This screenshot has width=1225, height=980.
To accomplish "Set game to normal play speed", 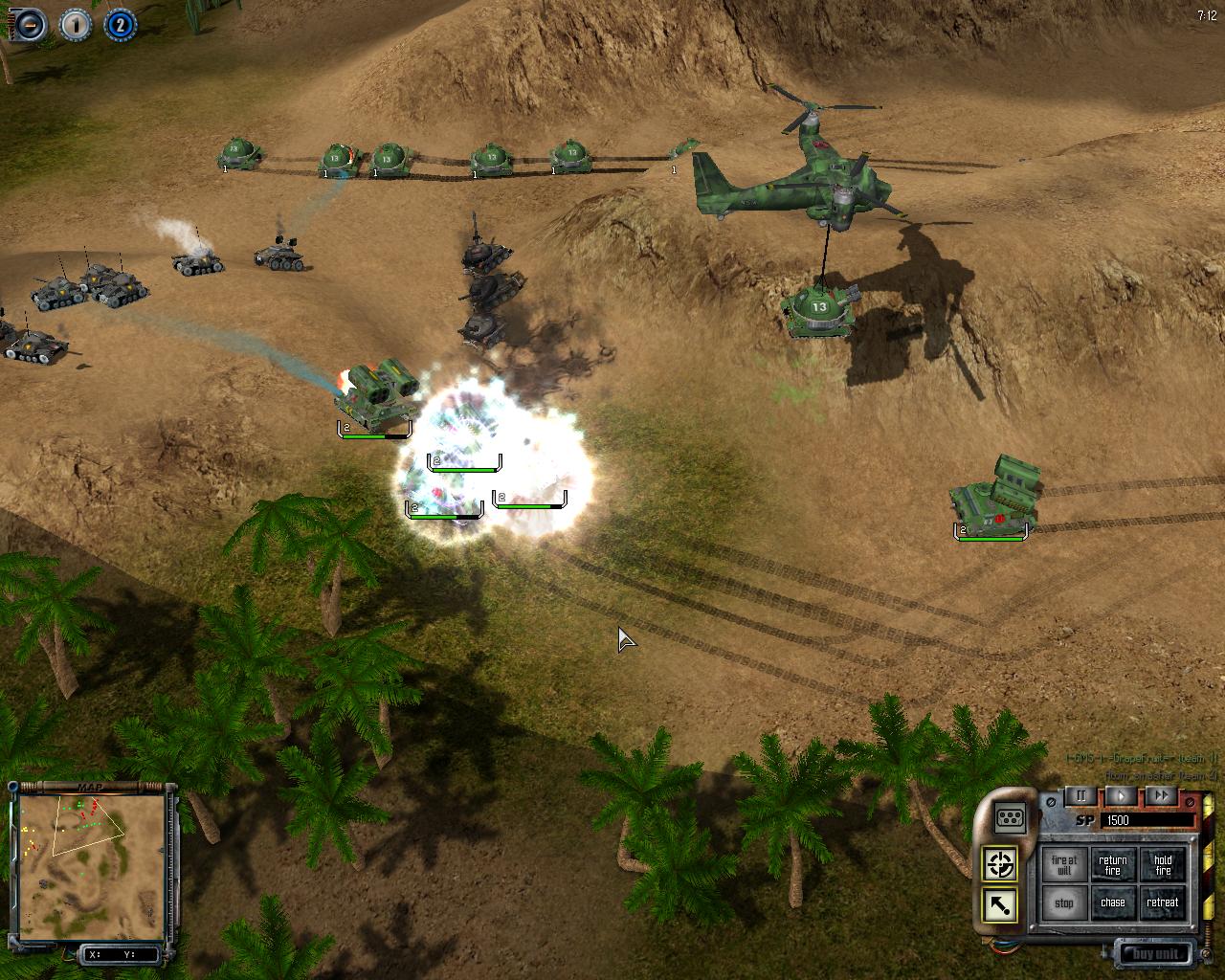I will coord(1121,795).
